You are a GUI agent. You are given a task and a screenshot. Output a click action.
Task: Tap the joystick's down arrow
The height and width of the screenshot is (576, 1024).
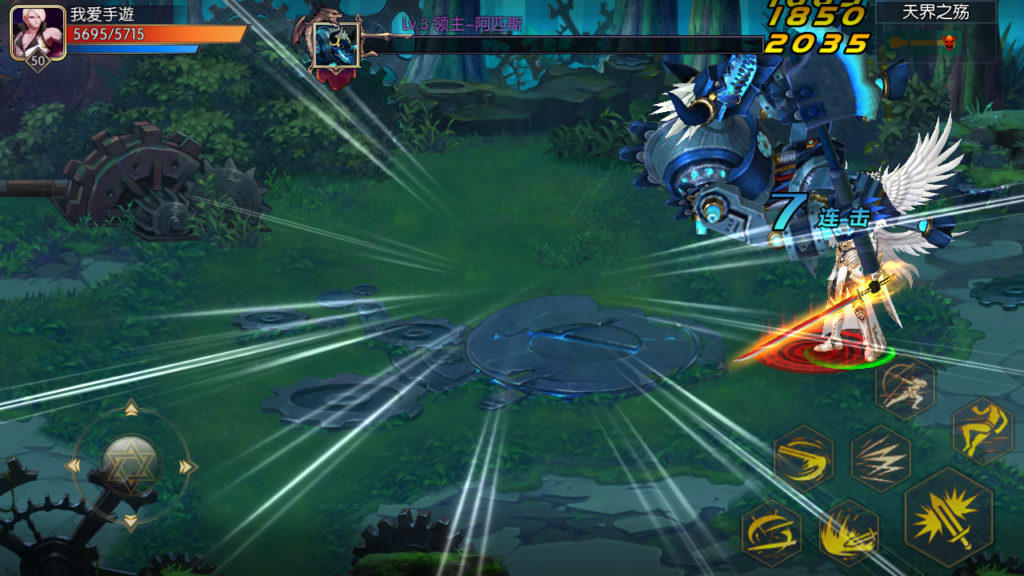130,523
